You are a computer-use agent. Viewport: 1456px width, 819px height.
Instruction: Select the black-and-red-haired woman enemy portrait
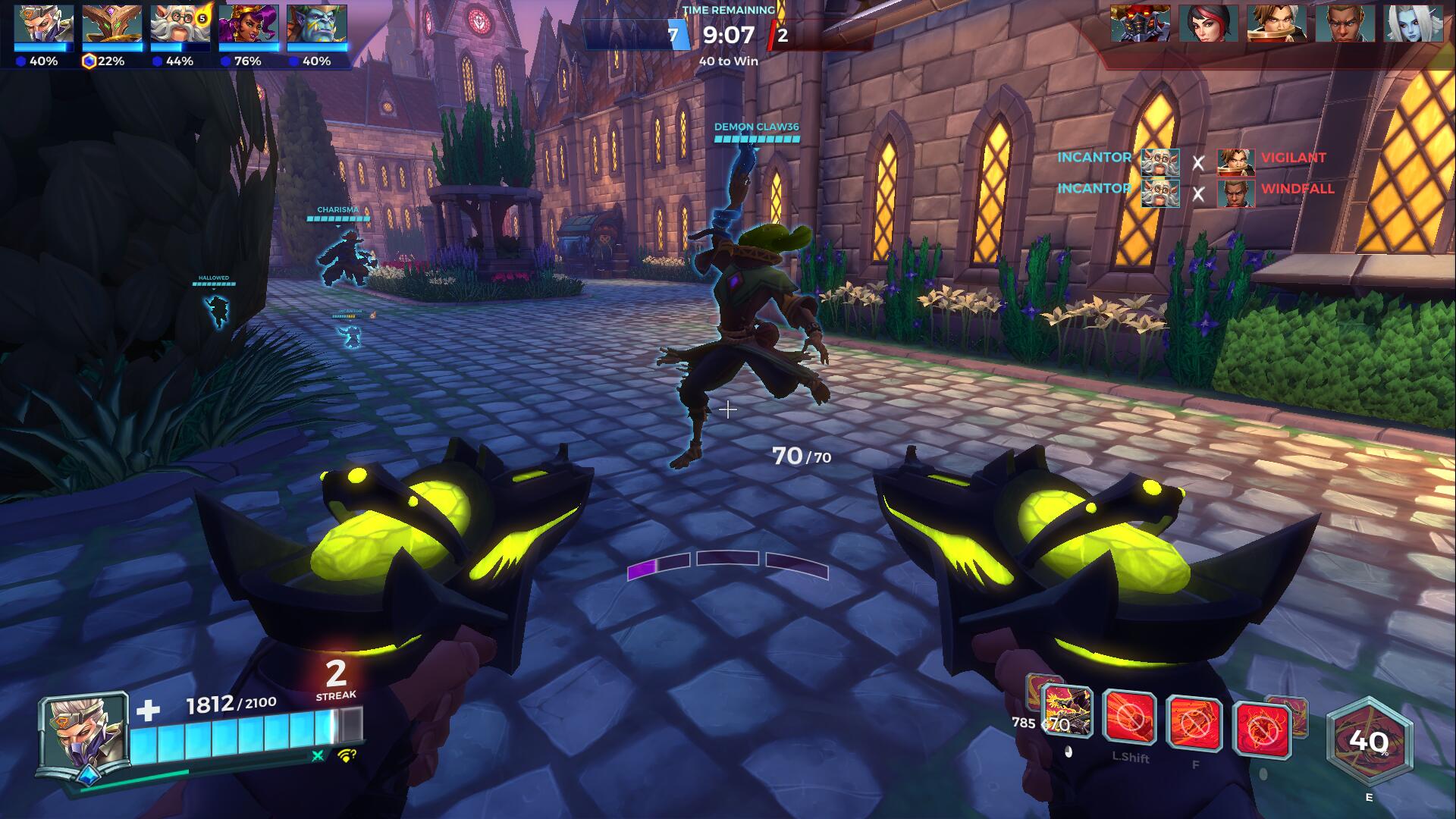coord(1208,24)
